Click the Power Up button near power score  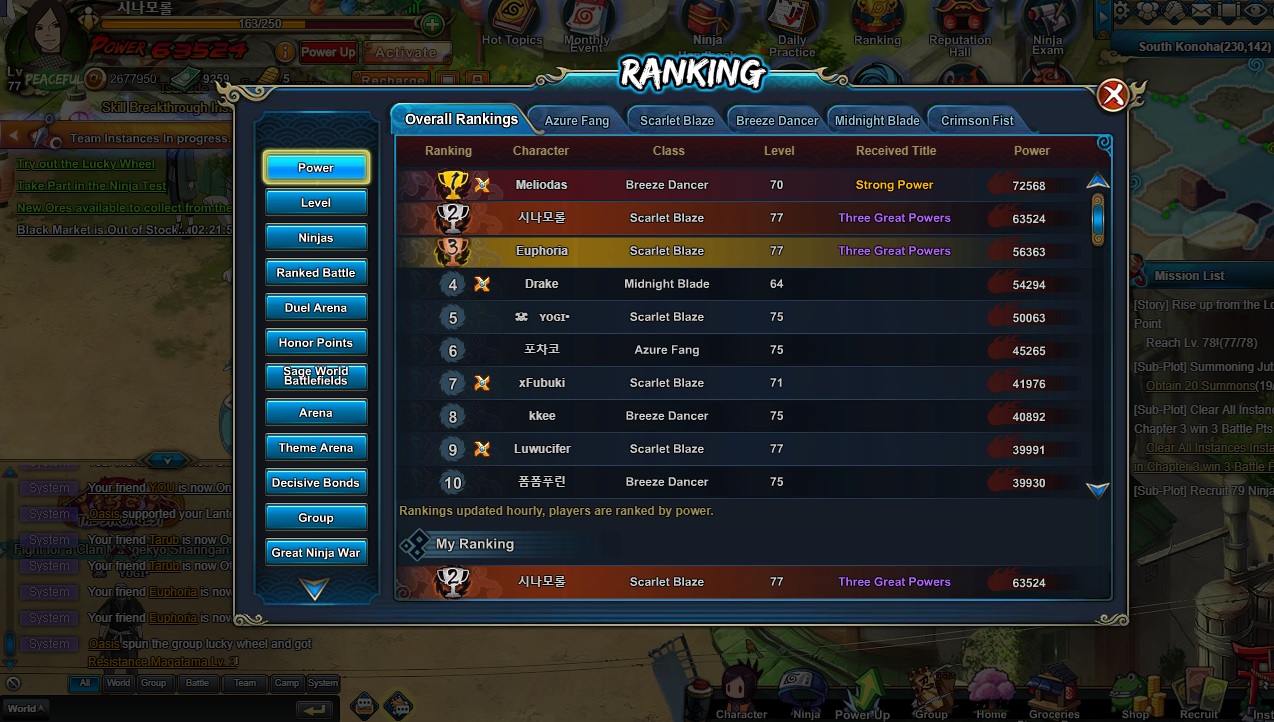pos(328,52)
